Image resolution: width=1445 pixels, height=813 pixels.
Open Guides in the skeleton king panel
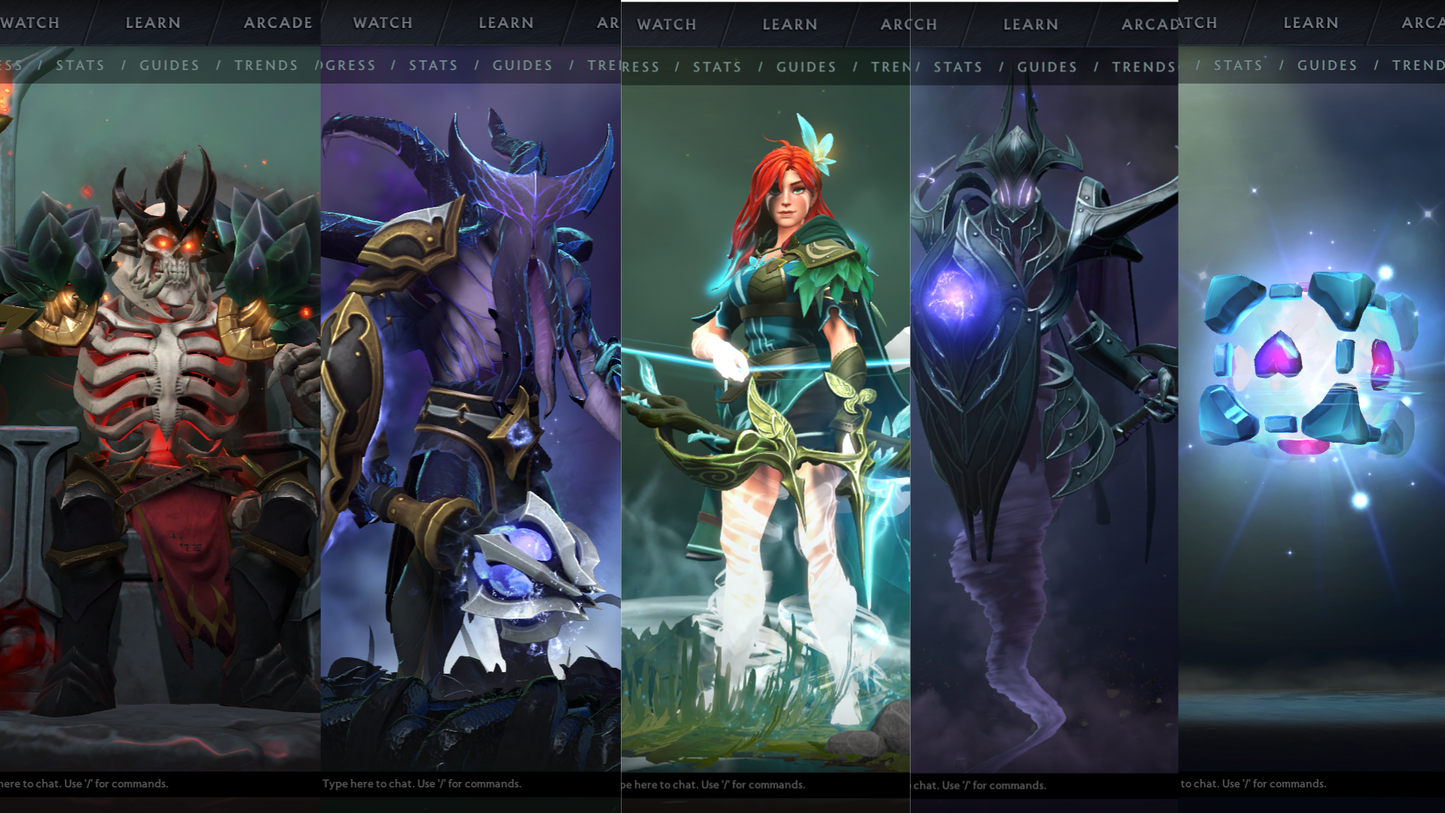point(170,65)
